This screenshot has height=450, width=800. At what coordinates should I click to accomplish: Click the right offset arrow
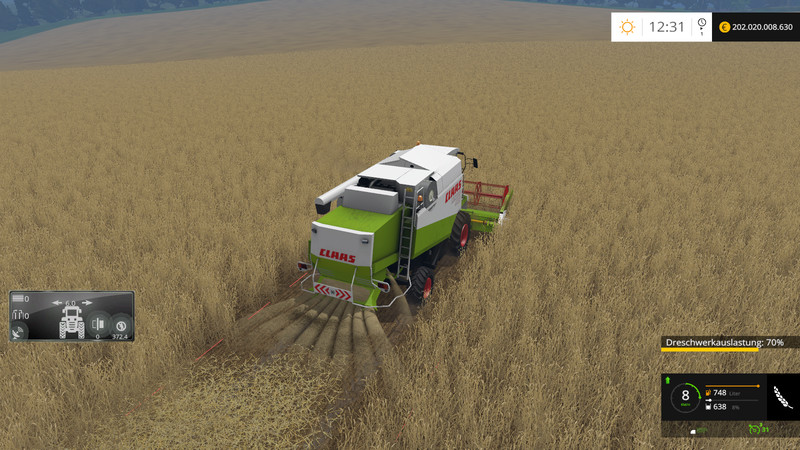point(86,302)
